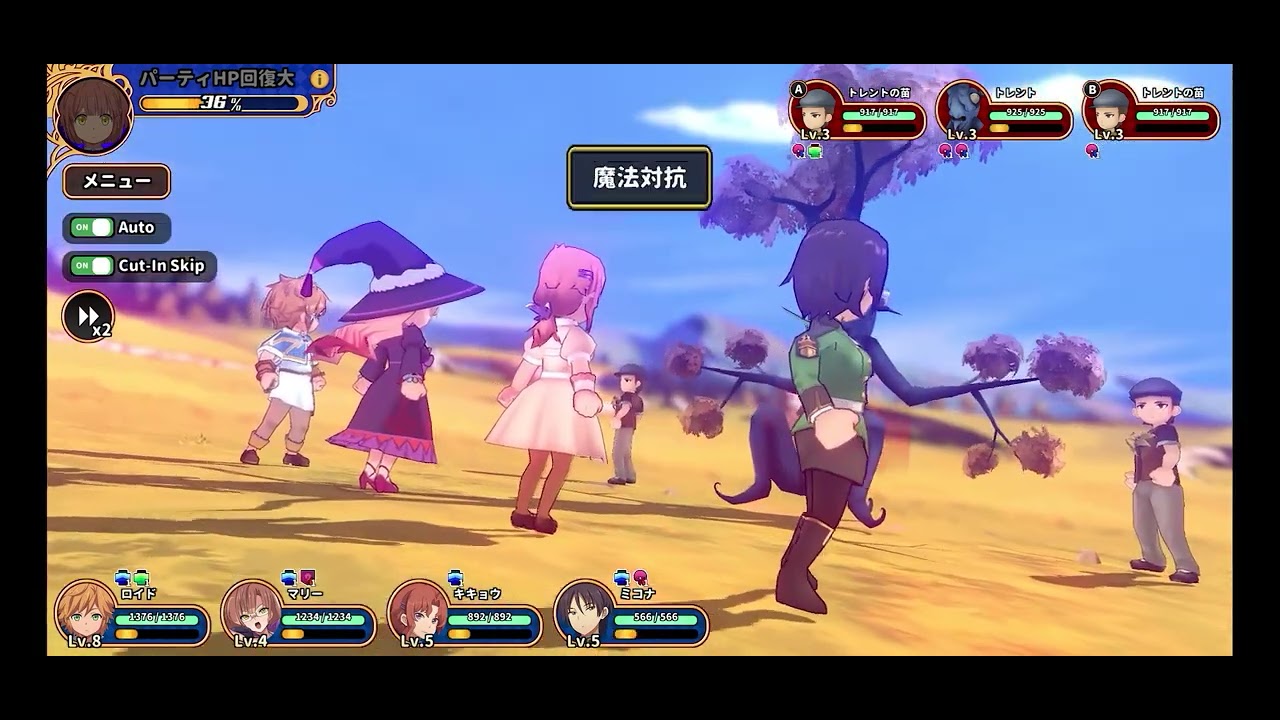Select party member マリー's portrait
The width and height of the screenshot is (1280, 720).
coord(251,610)
